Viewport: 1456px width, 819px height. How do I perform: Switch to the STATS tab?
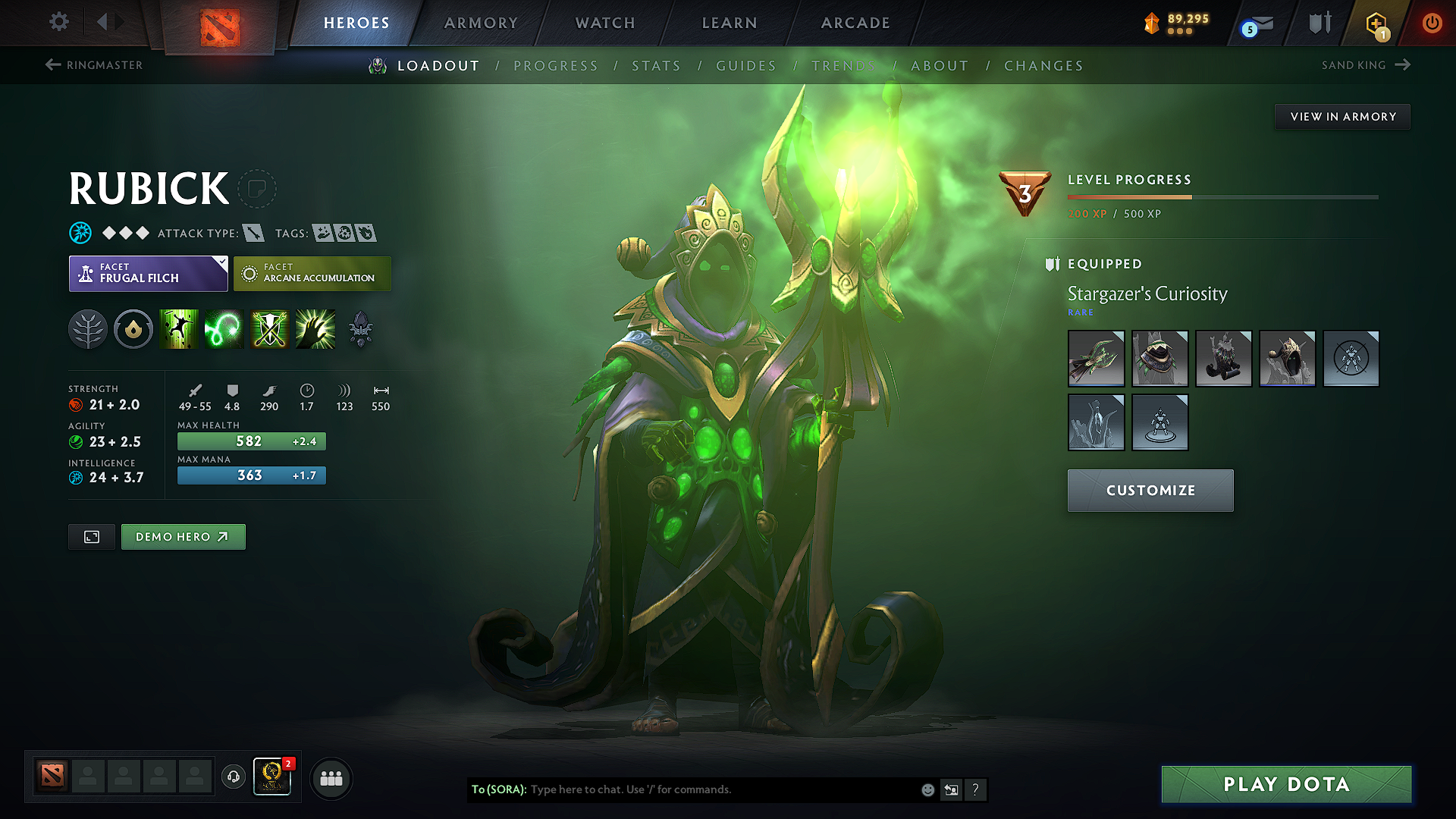pos(656,66)
